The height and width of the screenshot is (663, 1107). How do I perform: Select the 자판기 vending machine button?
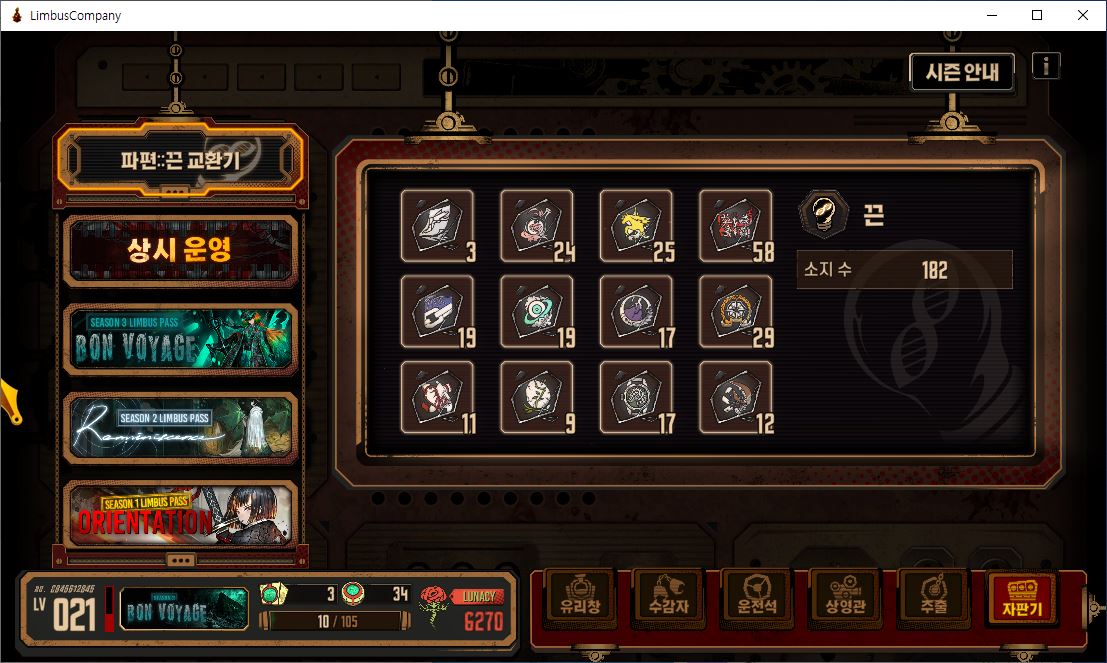(1020, 597)
